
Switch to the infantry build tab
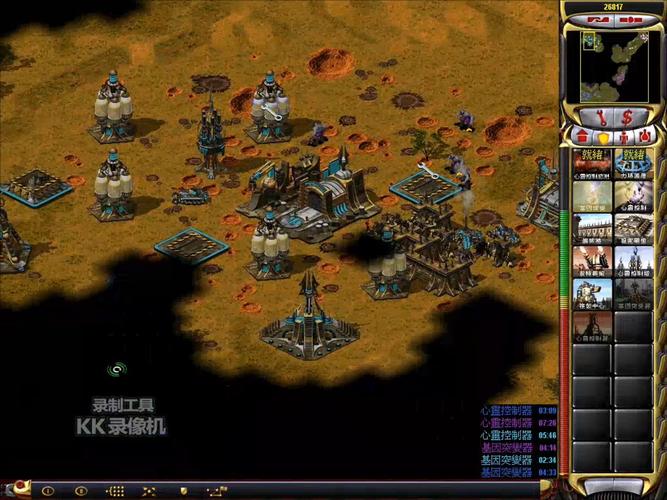click(x=623, y=136)
